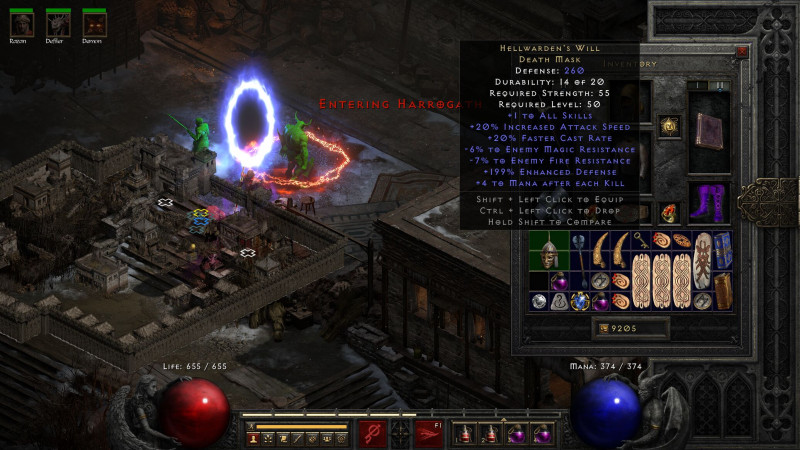Select the brown tome in inventory
The width and height of the screenshot is (800, 450).
point(721,290)
